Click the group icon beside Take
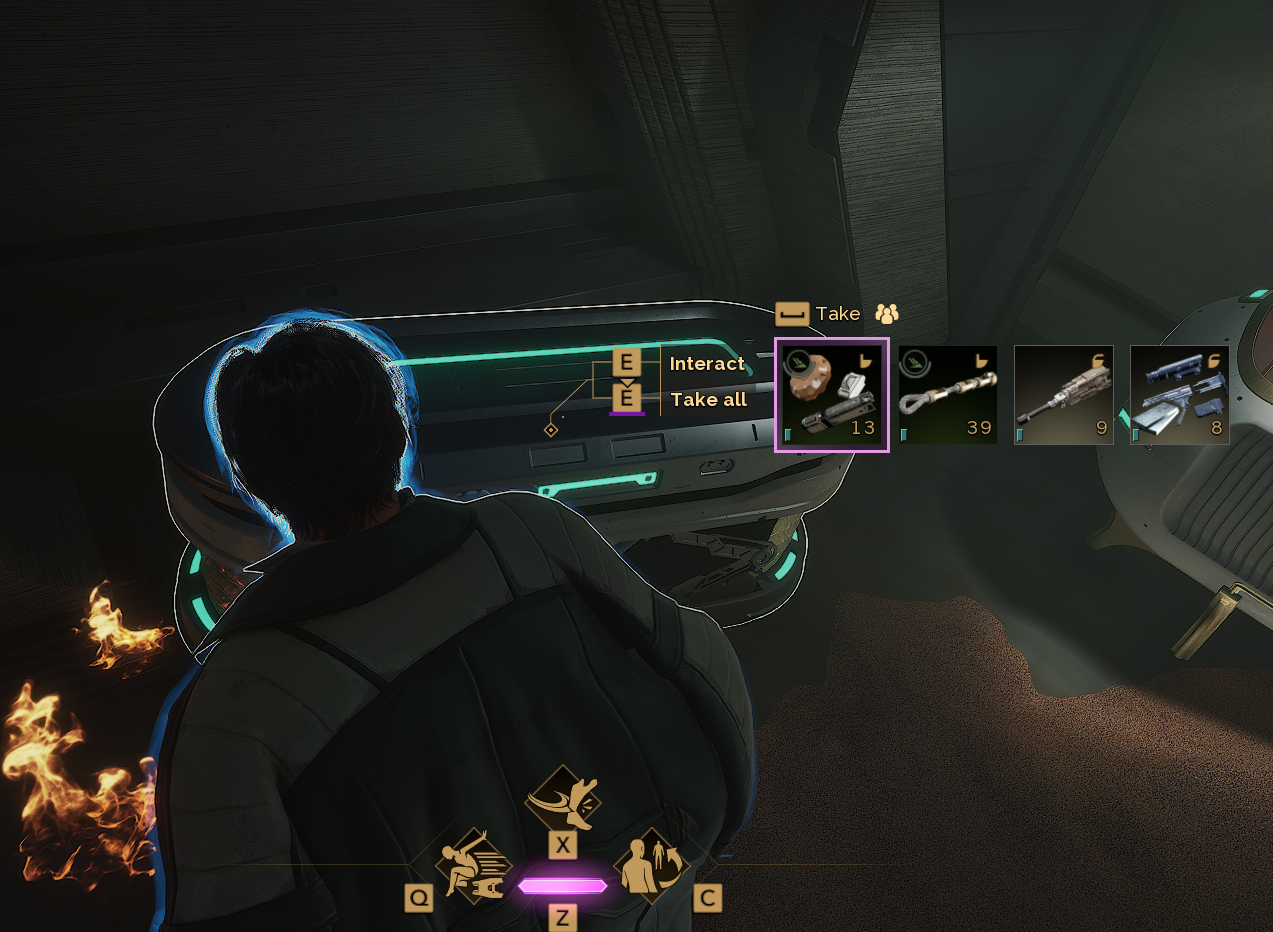 click(887, 314)
